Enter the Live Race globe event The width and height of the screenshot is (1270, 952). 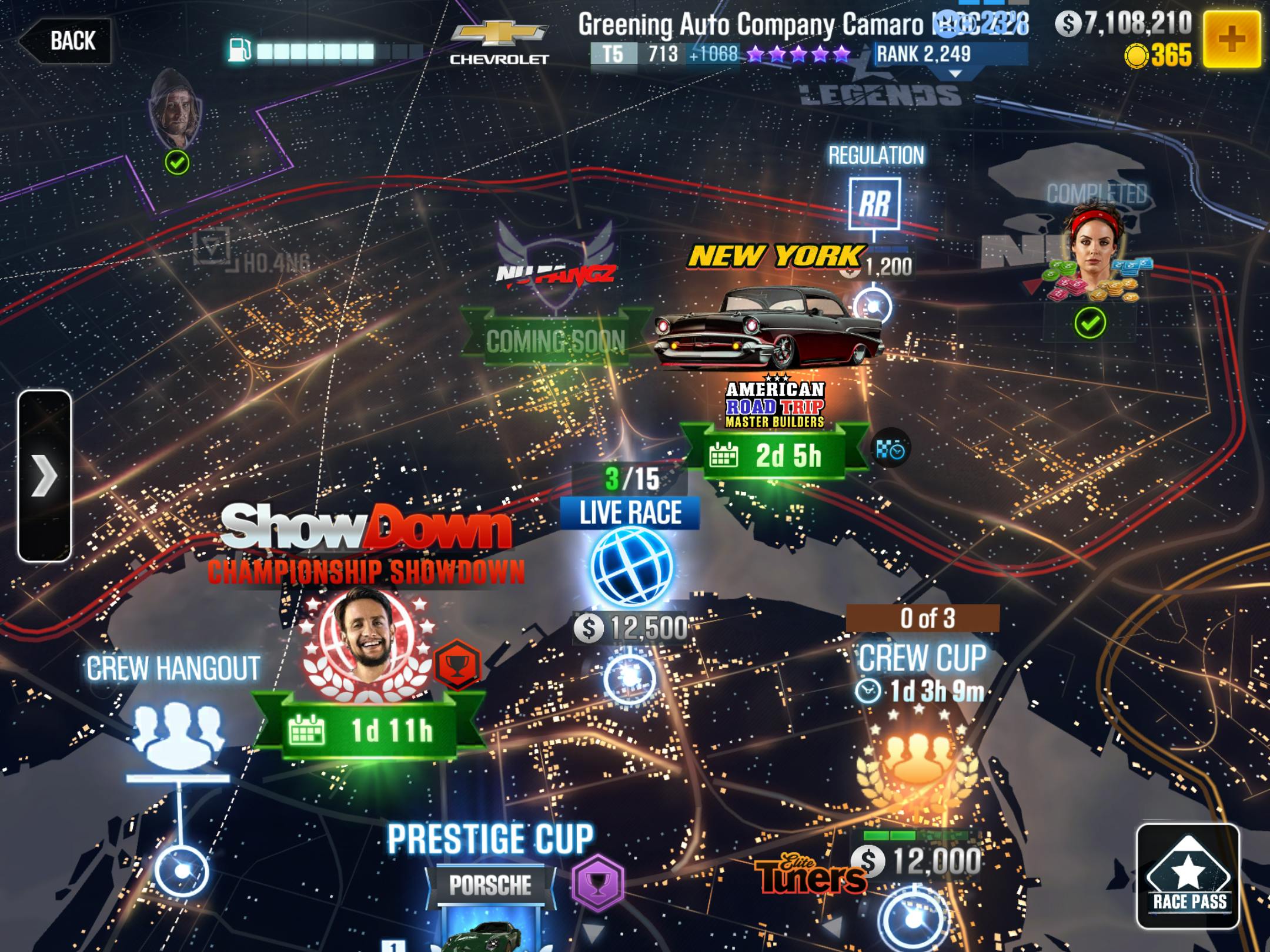click(631, 565)
